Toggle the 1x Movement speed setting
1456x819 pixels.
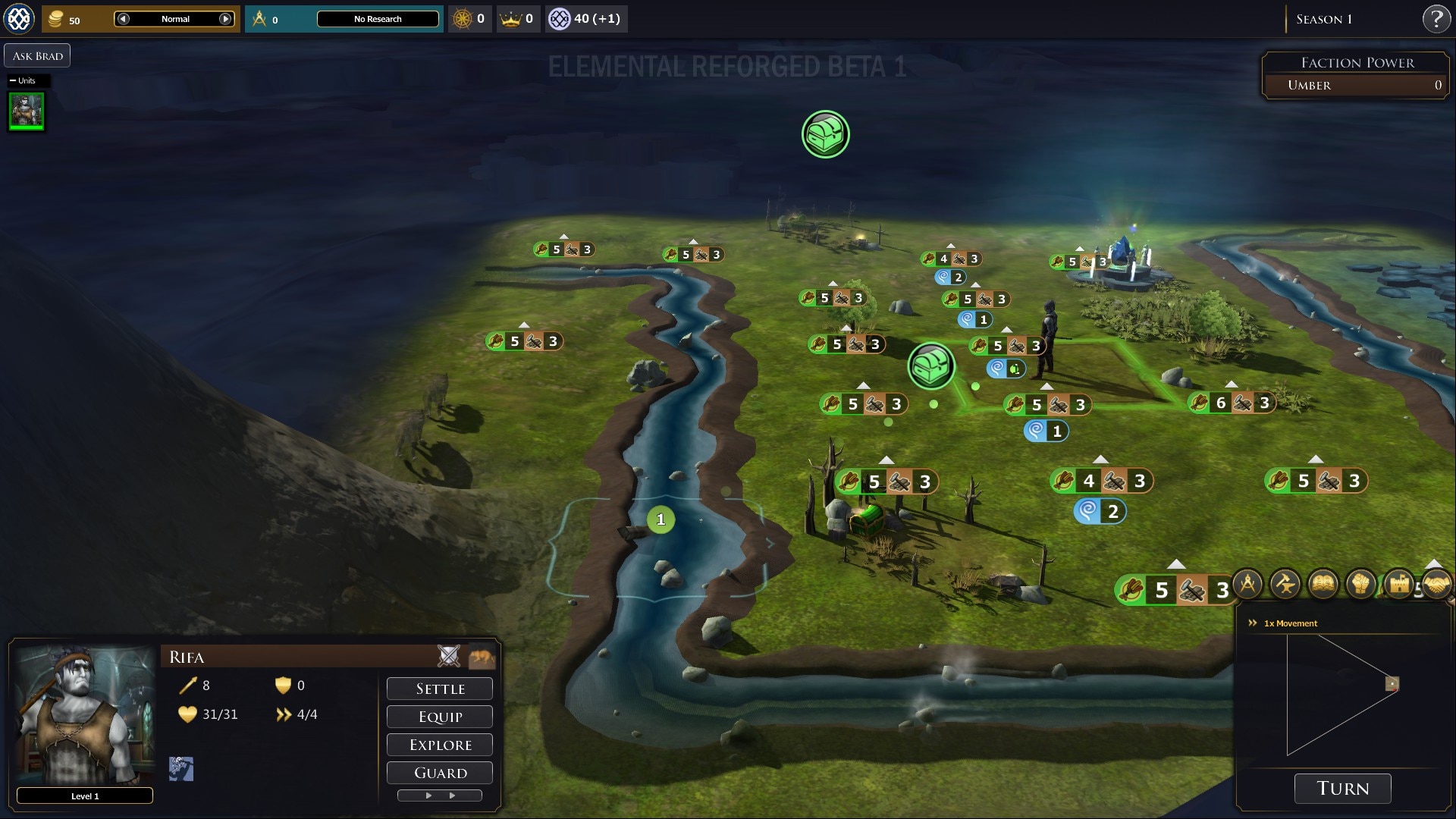click(1289, 623)
